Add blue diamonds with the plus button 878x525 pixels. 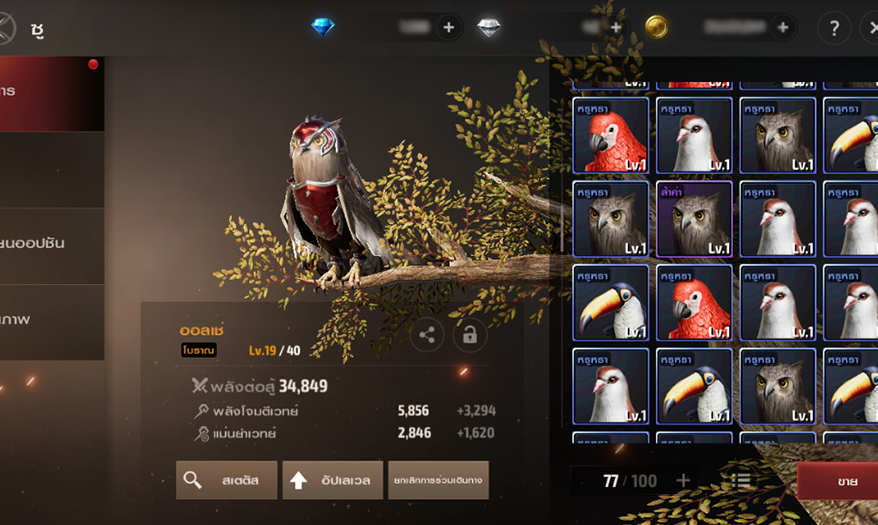pyautogui.click(x=448, y=28)
